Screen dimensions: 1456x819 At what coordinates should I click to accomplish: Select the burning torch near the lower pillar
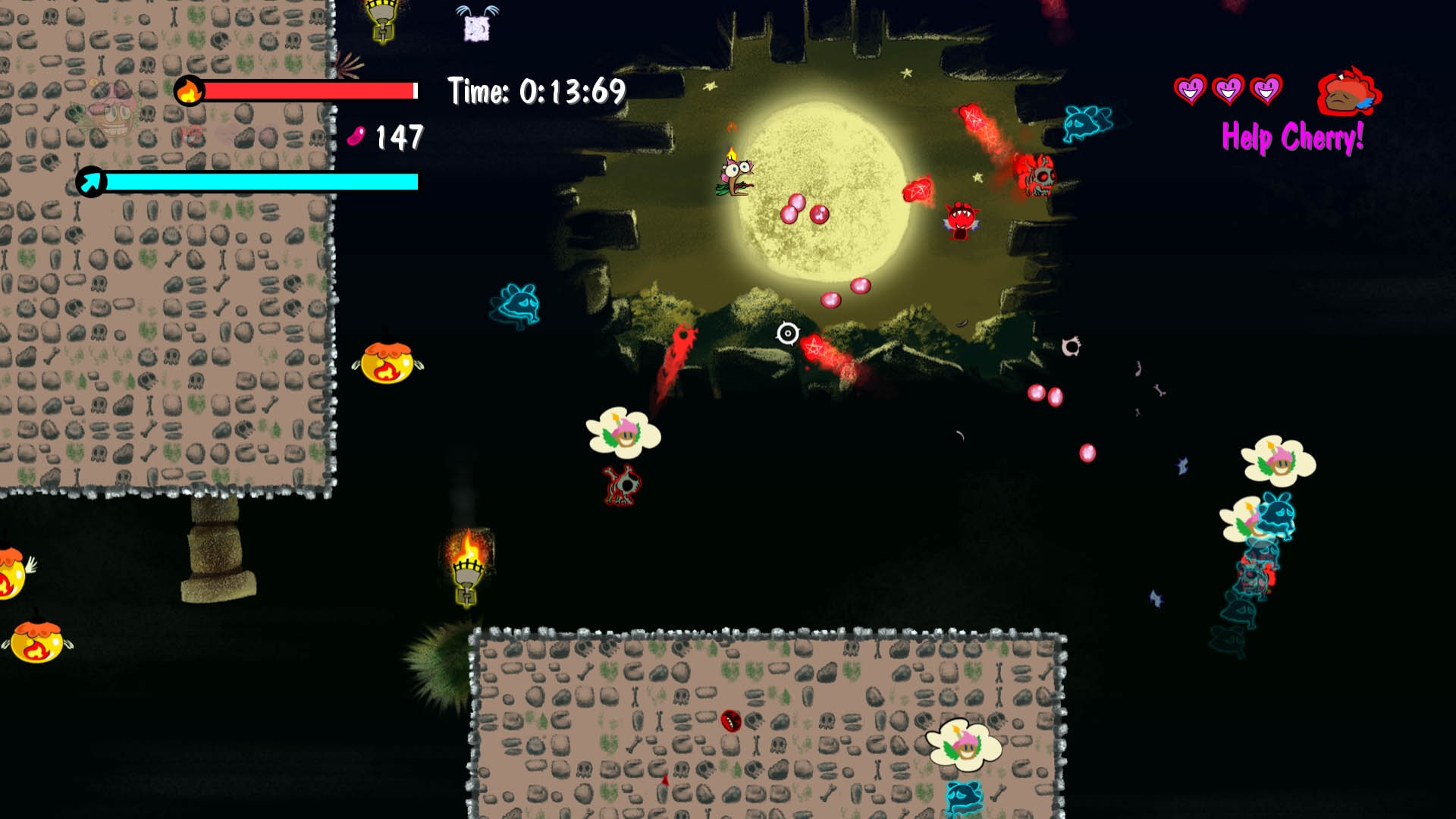coord(467,576)
